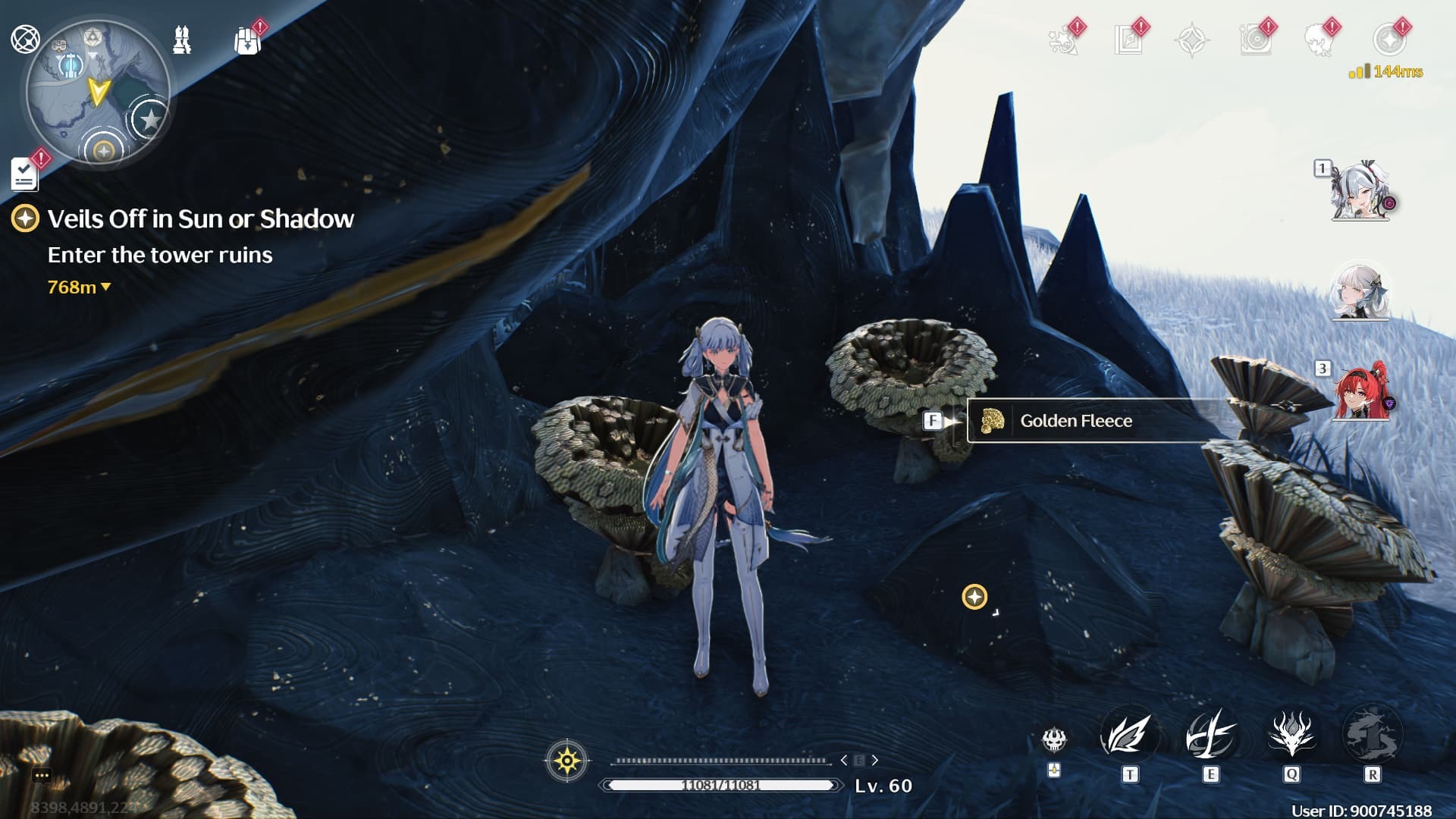
Task: Open the book with pen nib icon
Action: (x=1128, y=40)
